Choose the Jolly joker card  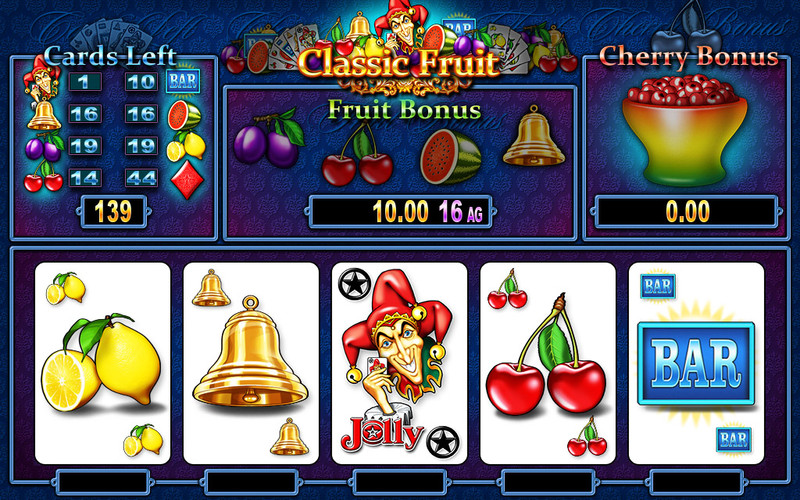coord(399,363)
